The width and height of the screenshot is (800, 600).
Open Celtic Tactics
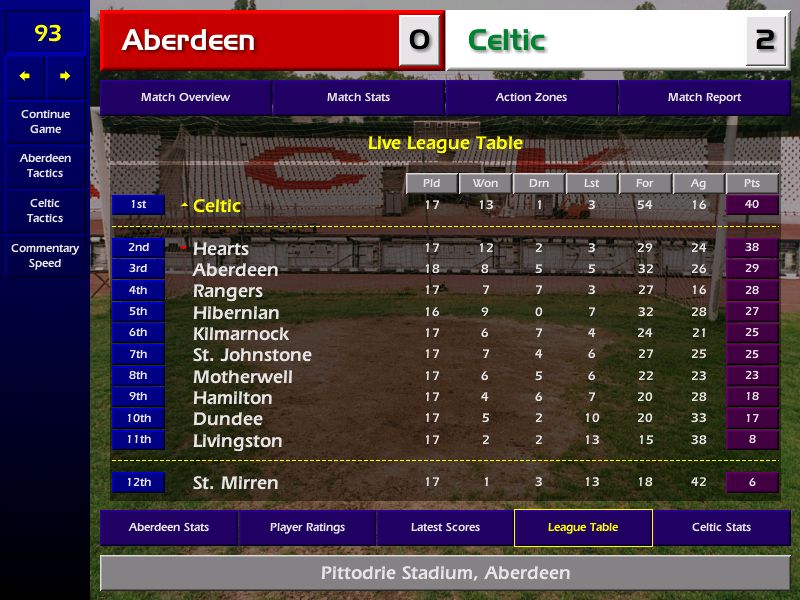point(45,210)
